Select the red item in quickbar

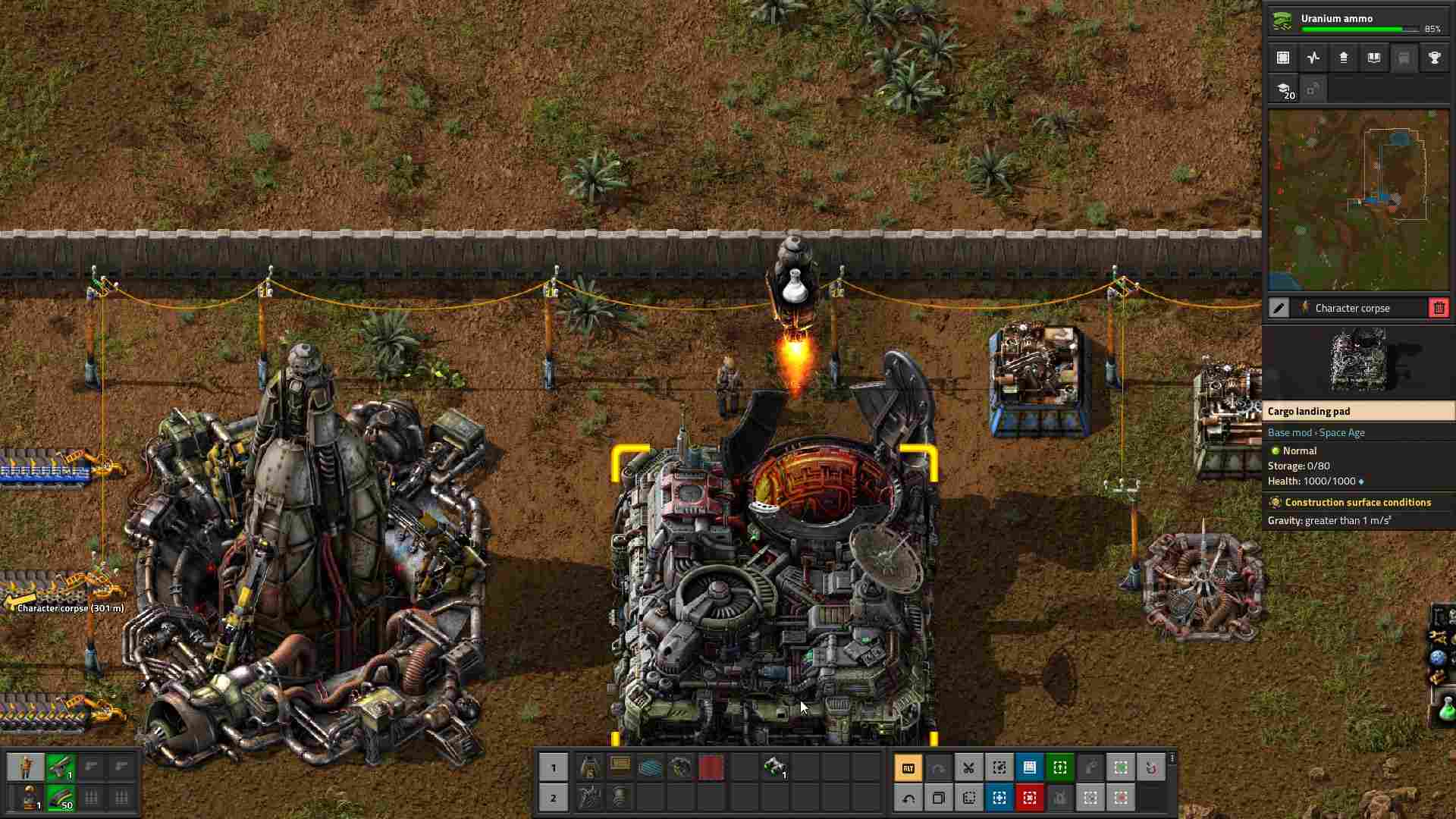(x=711, y=767)
